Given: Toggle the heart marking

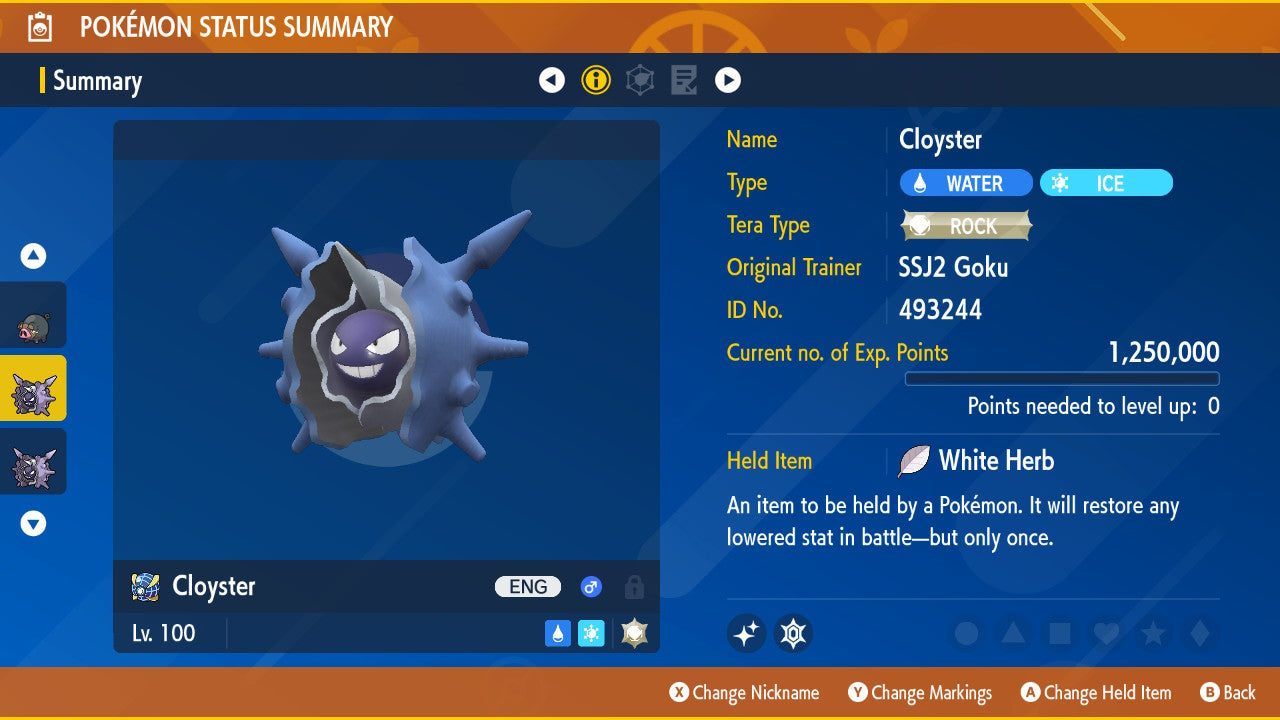Looking at the screenshot, I should coord(1105,633).
